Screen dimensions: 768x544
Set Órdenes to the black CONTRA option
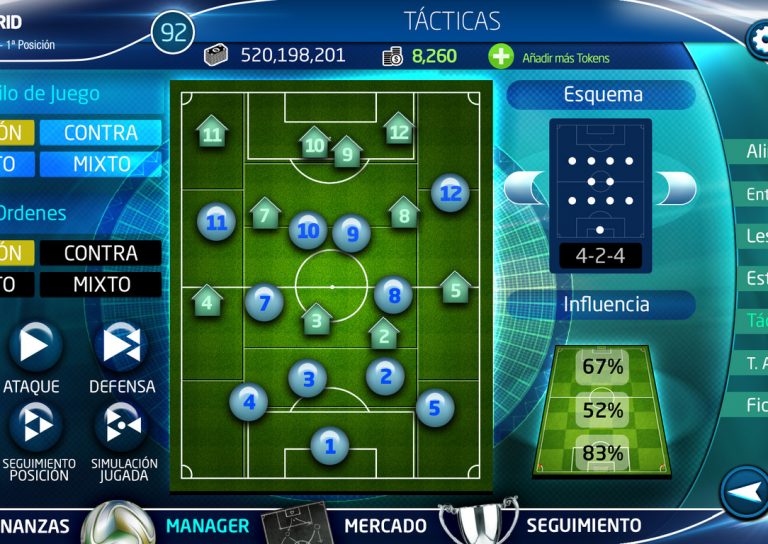(100, 253)
